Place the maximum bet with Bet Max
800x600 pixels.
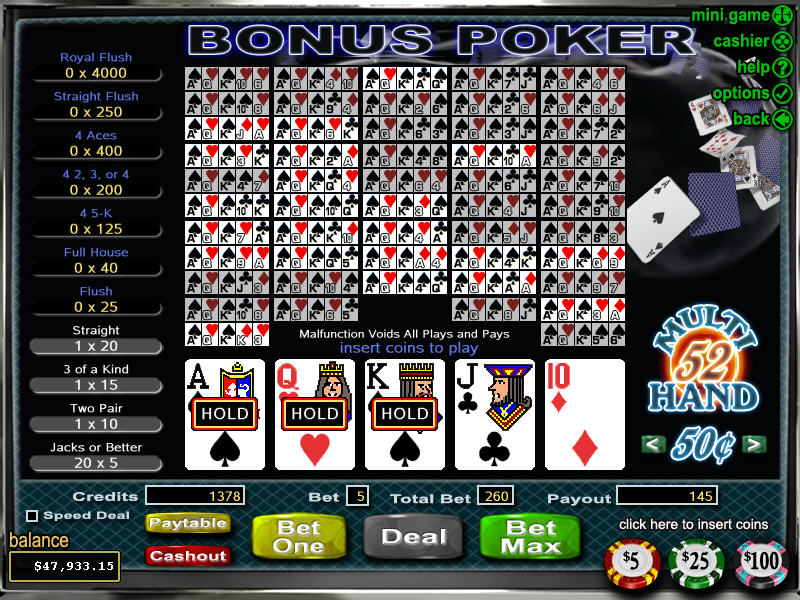click(x=531, y=537)
